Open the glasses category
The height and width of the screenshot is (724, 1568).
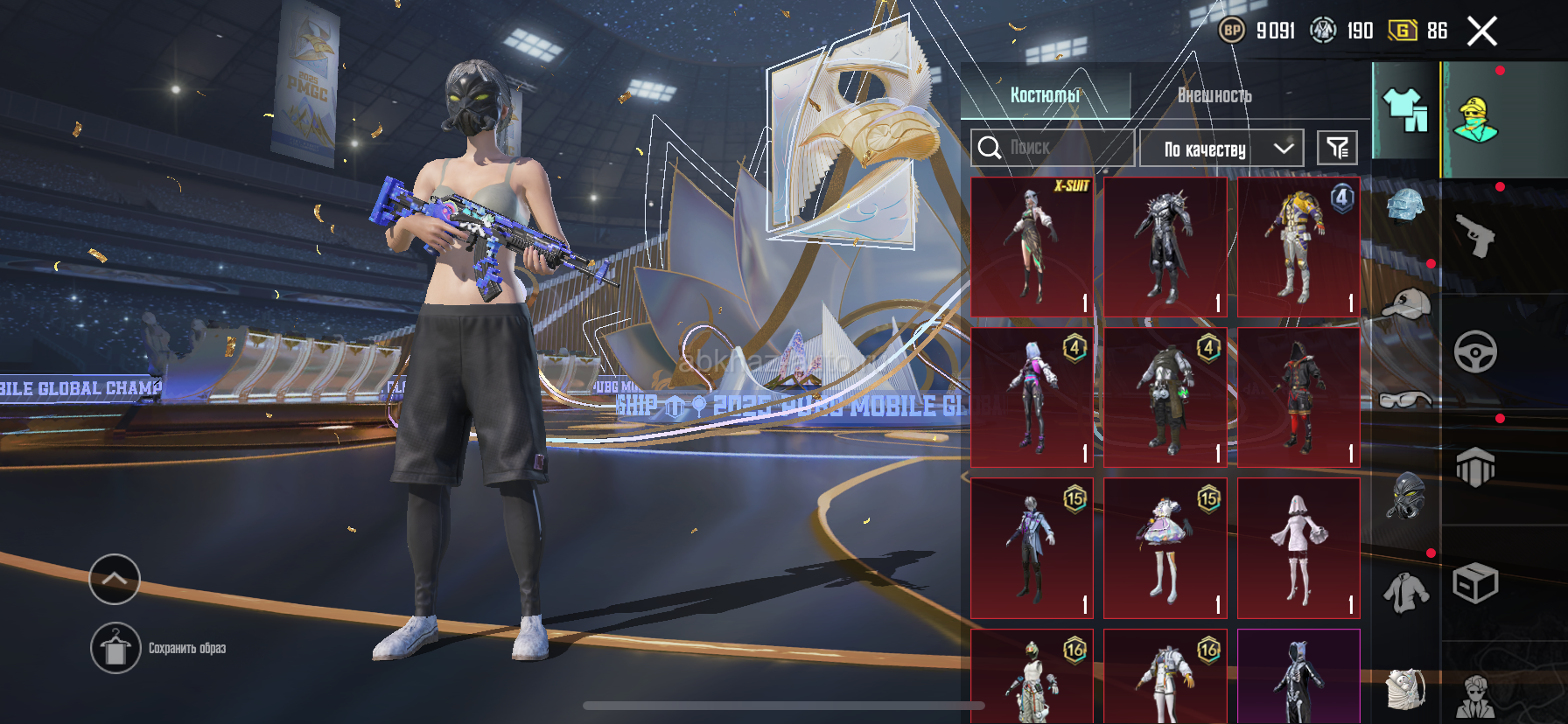pos(1405,400)
